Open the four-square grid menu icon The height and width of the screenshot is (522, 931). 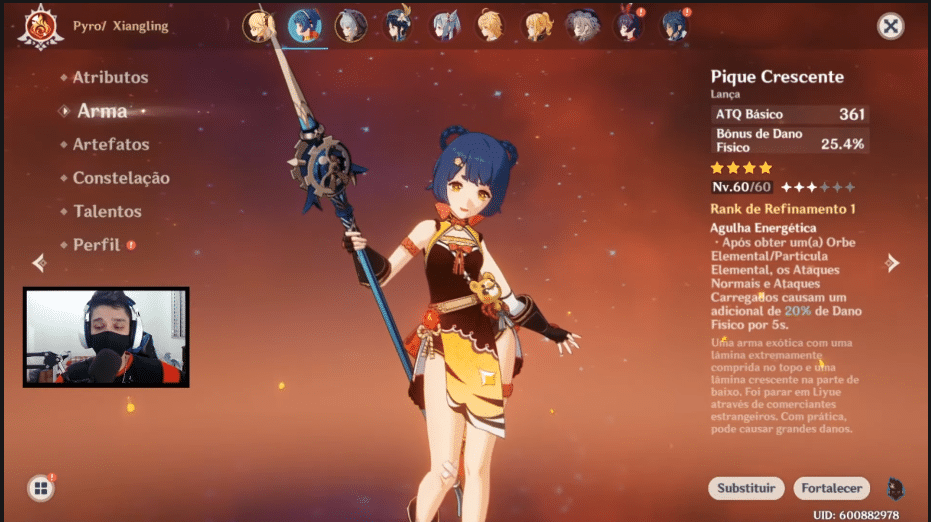click(x=41, y=488)
